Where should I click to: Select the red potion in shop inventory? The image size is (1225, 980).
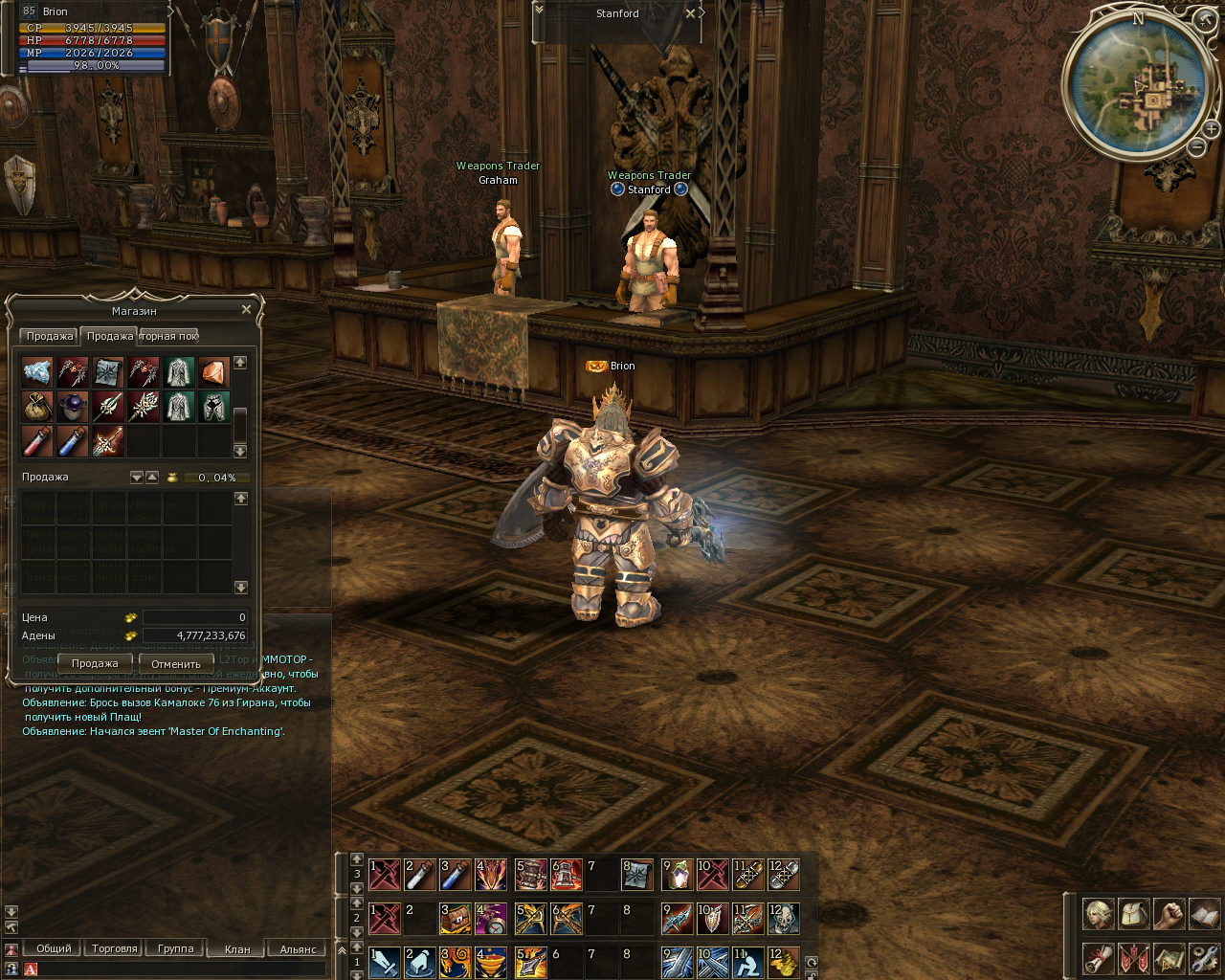[37, 441]
